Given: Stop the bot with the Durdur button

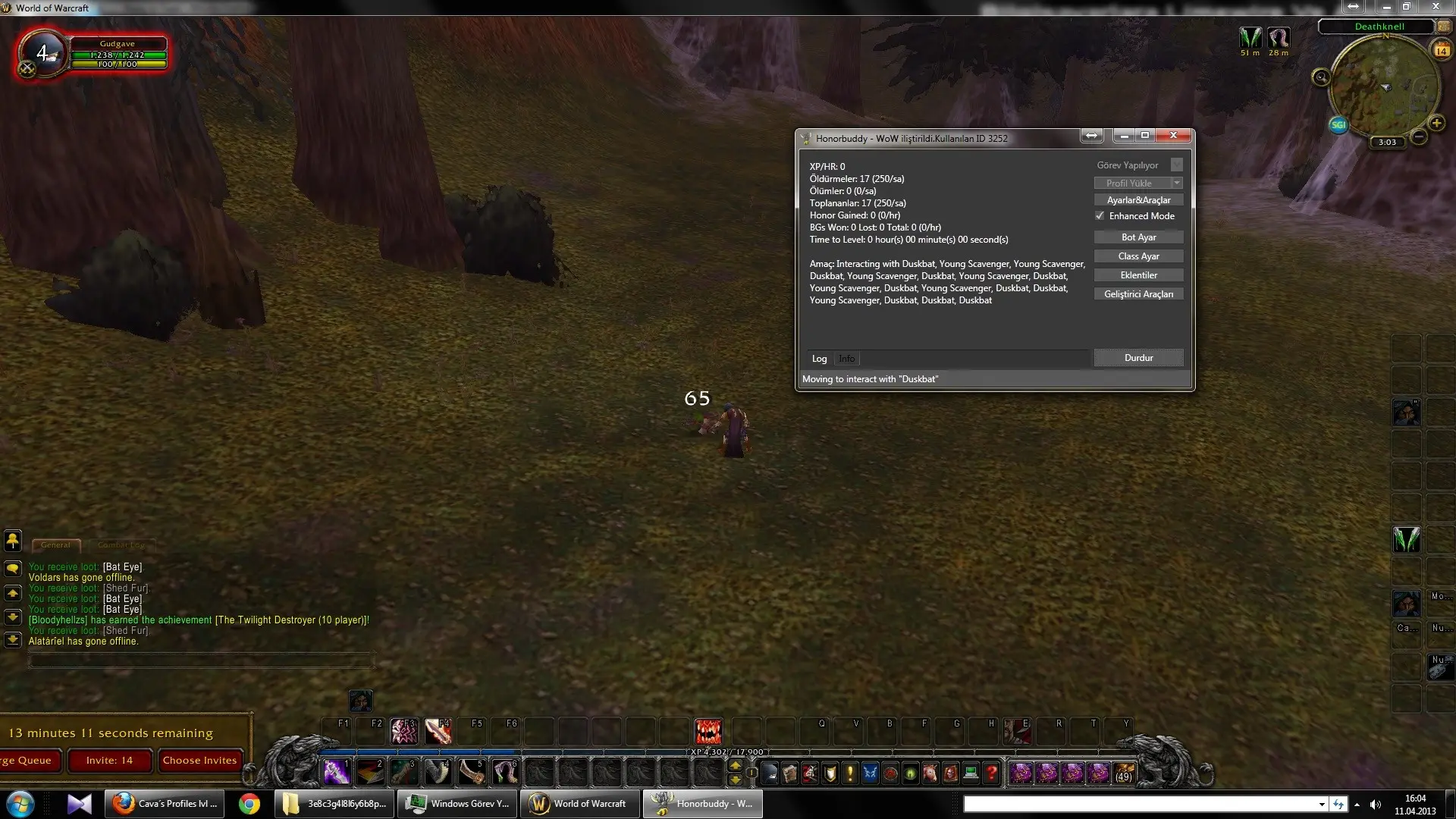Looking at the screenshot, I should [1138, 358].
